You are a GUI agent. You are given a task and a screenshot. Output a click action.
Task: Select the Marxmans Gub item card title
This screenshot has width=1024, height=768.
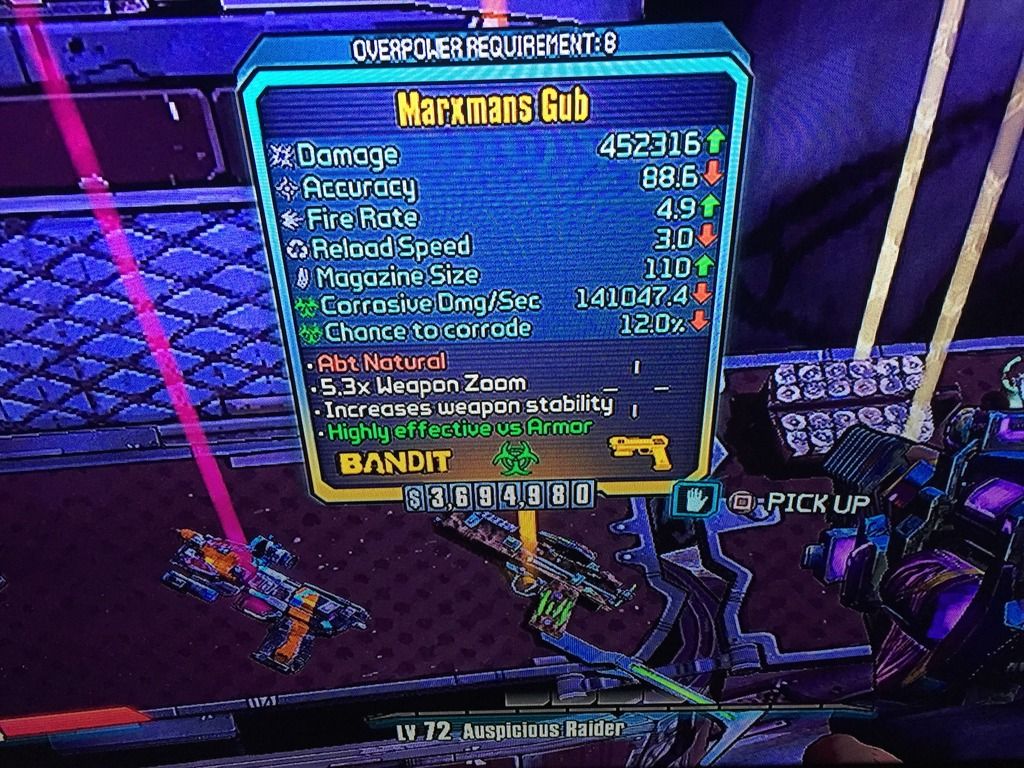[x=491, y=108]
